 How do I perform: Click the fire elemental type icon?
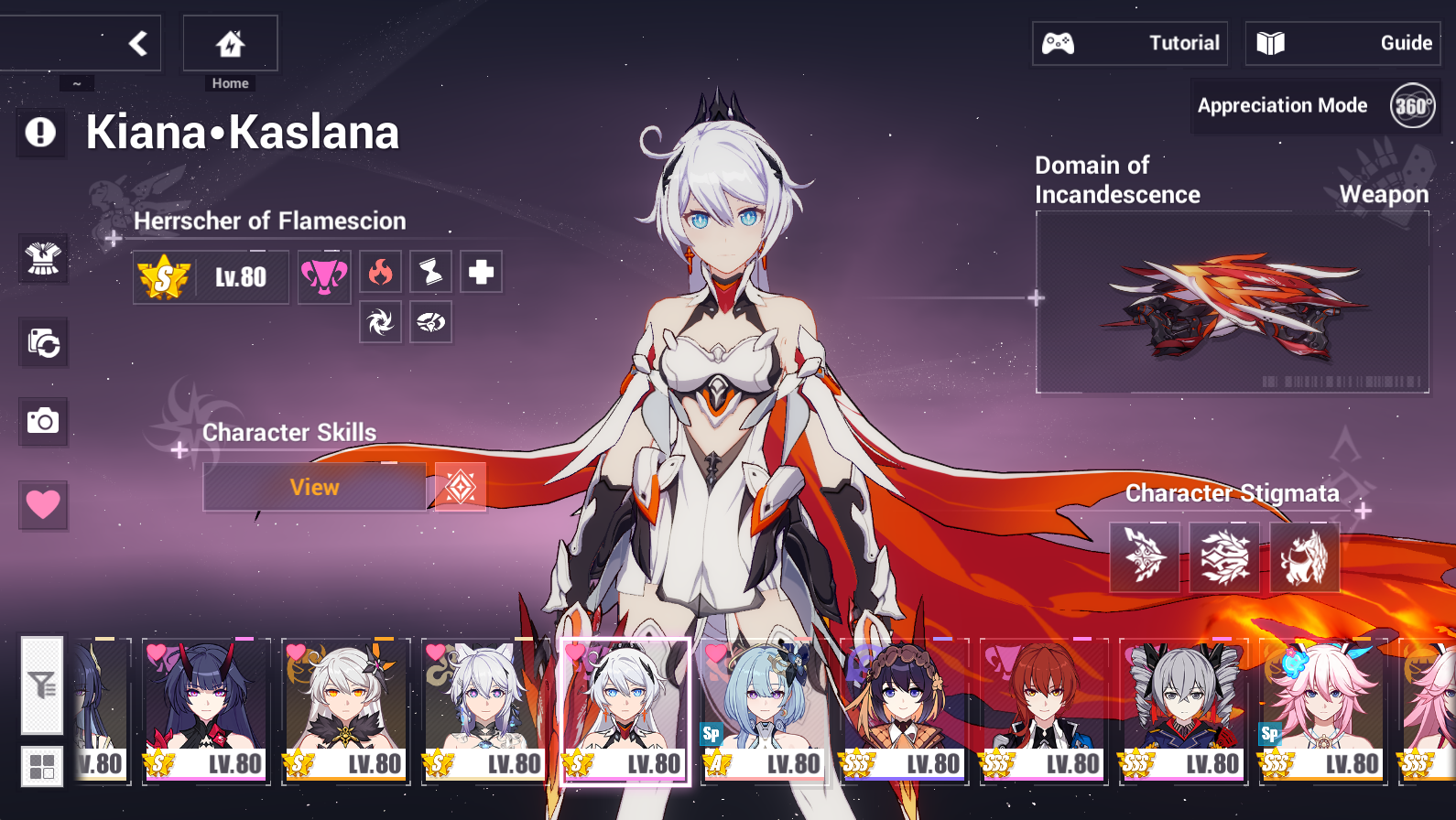coord(380,272)
